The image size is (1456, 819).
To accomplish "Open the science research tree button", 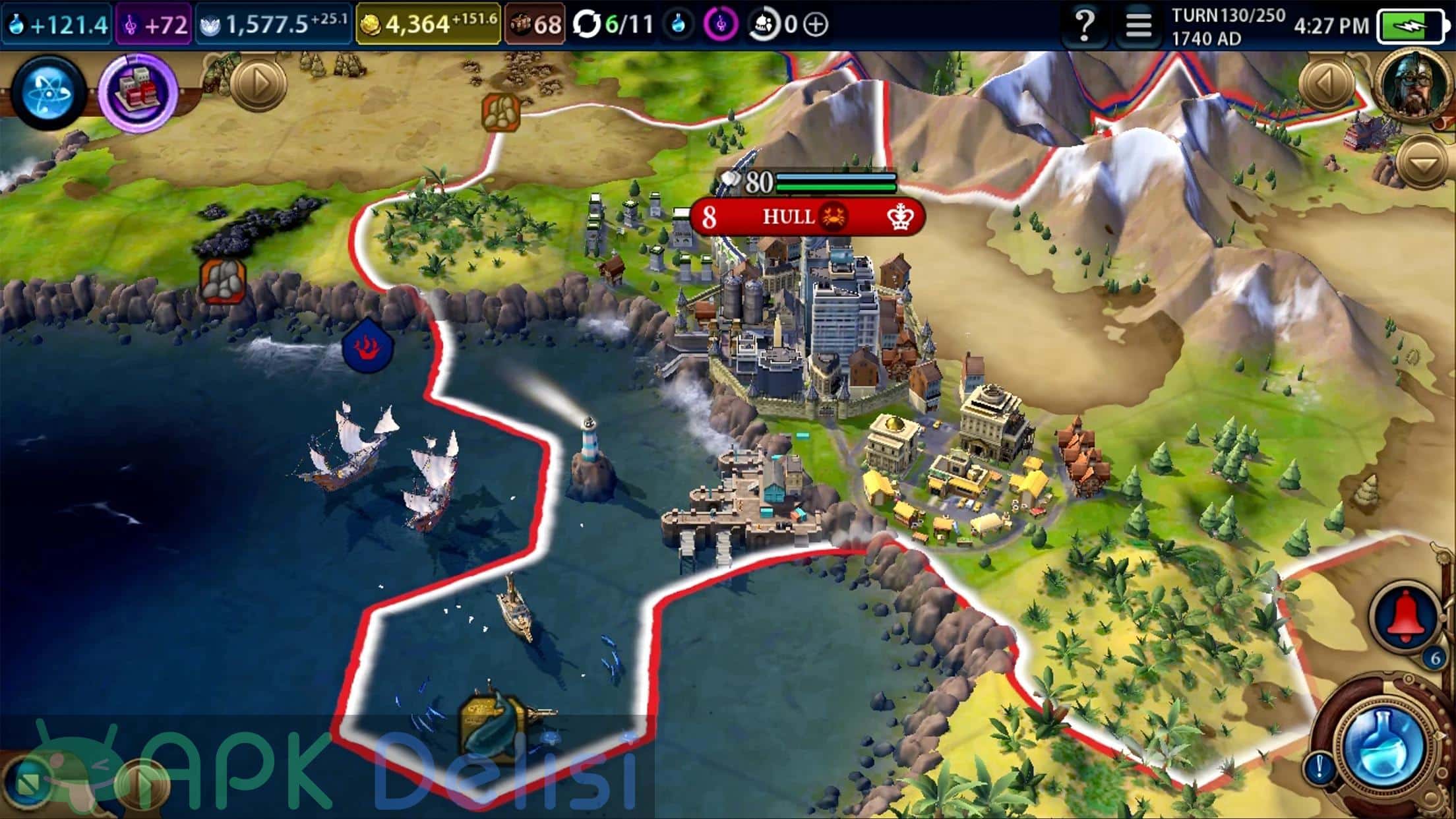I will [48, 92].
